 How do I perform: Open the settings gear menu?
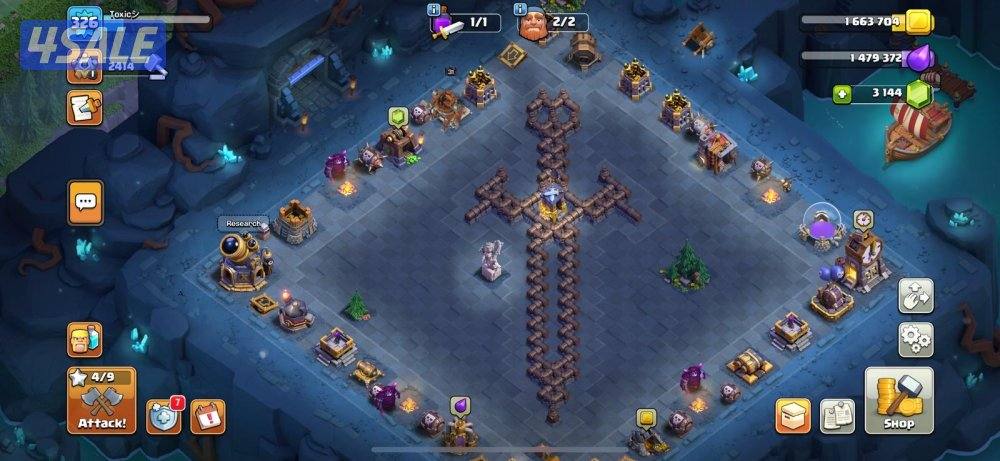tap(915, 339)
